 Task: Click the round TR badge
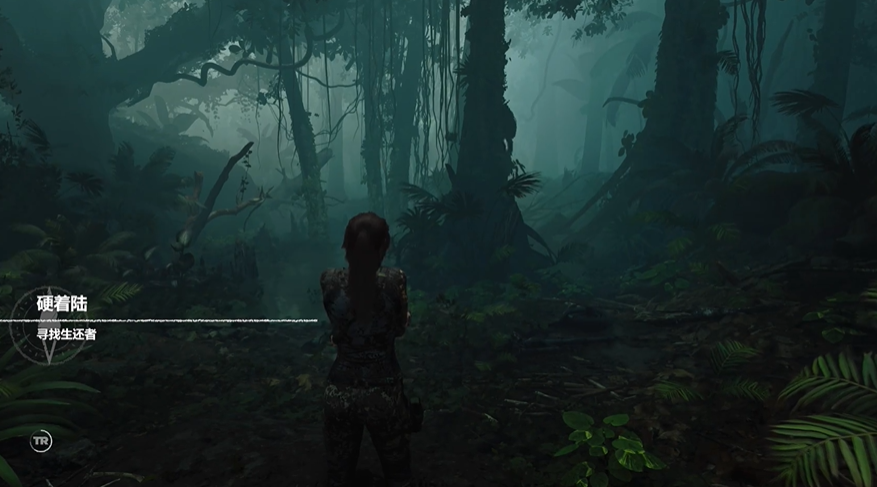tap(40, 441)
